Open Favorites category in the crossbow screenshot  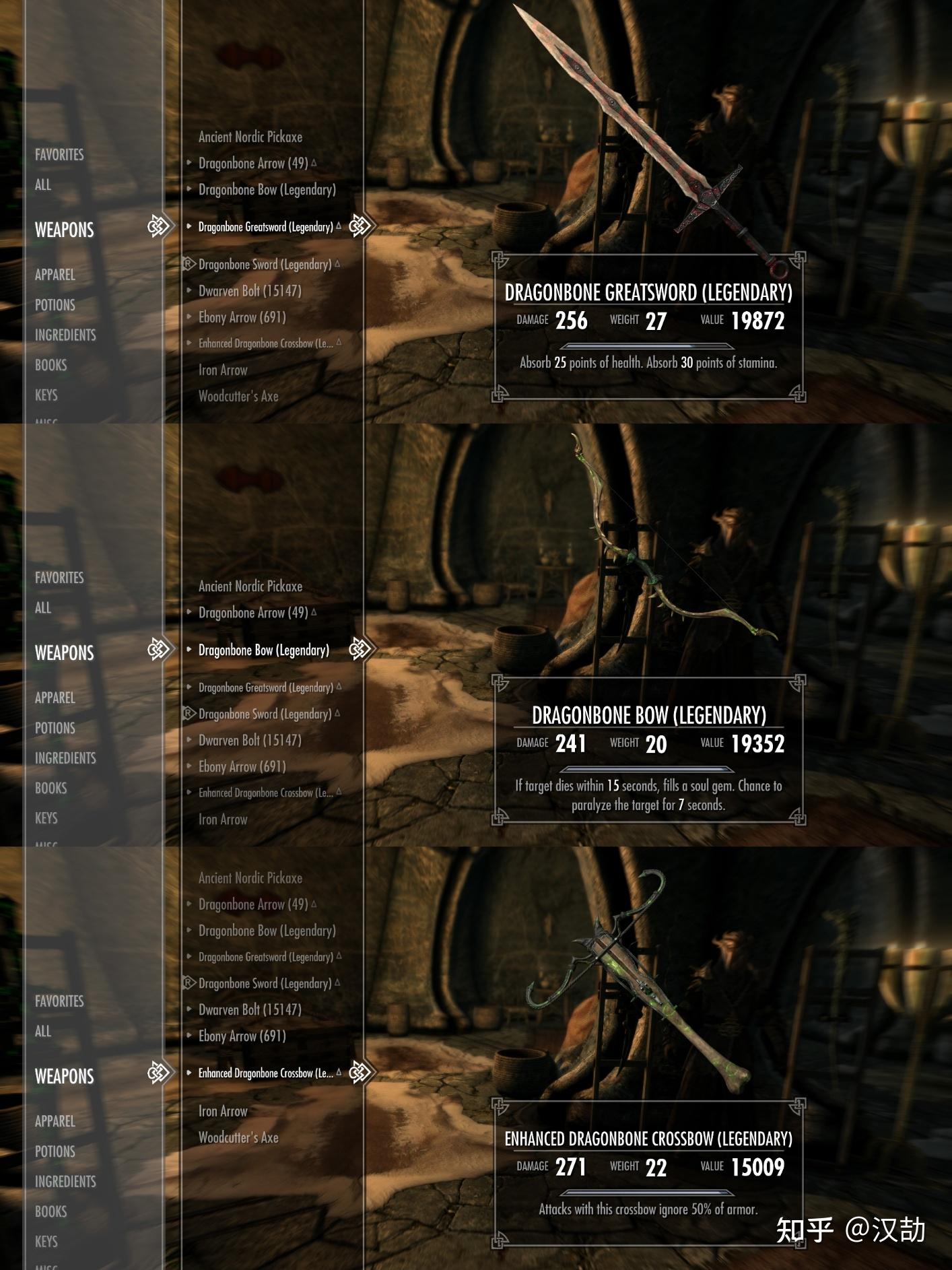[59, 1001]
